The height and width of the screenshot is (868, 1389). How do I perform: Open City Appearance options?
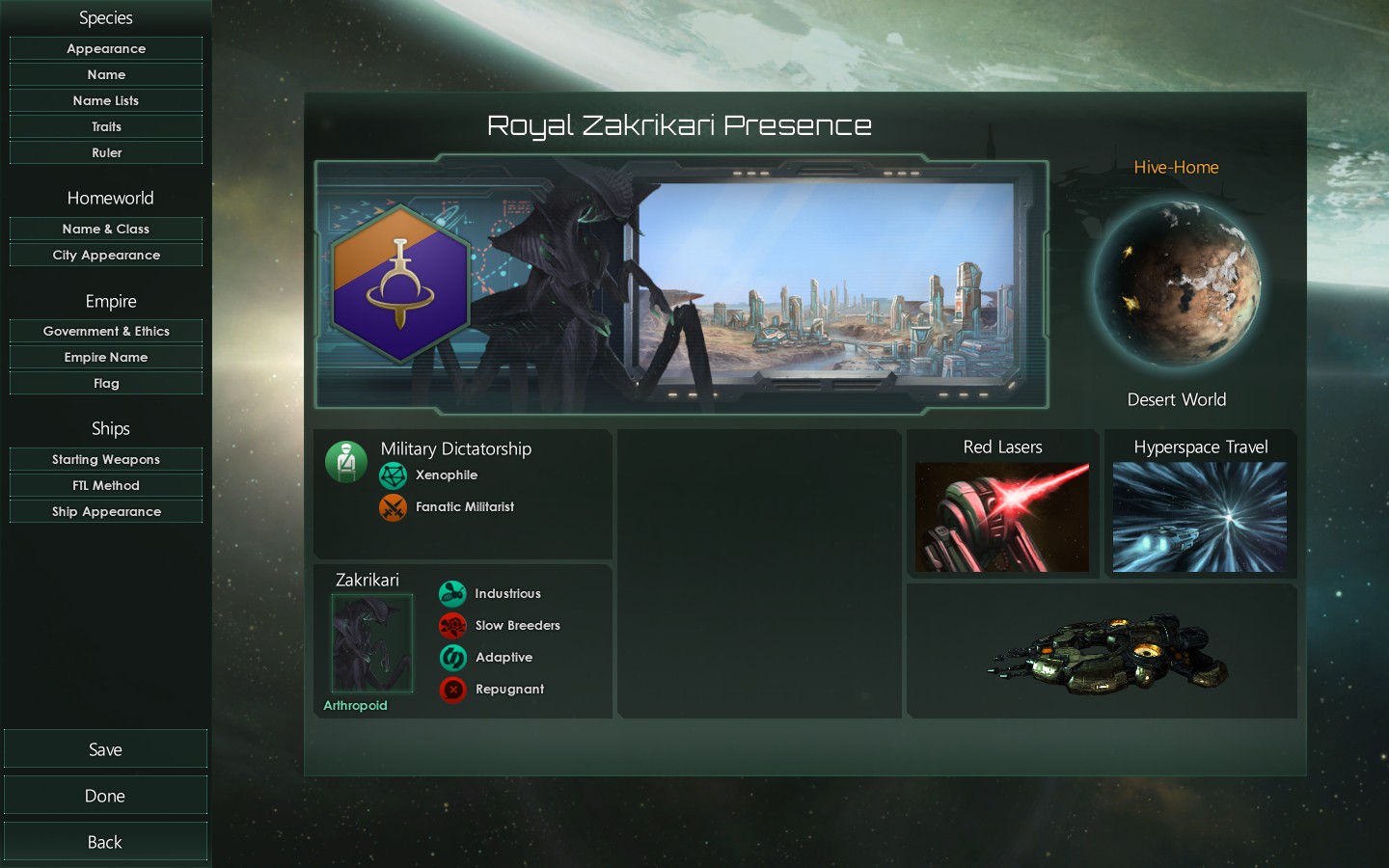point(106,255)
